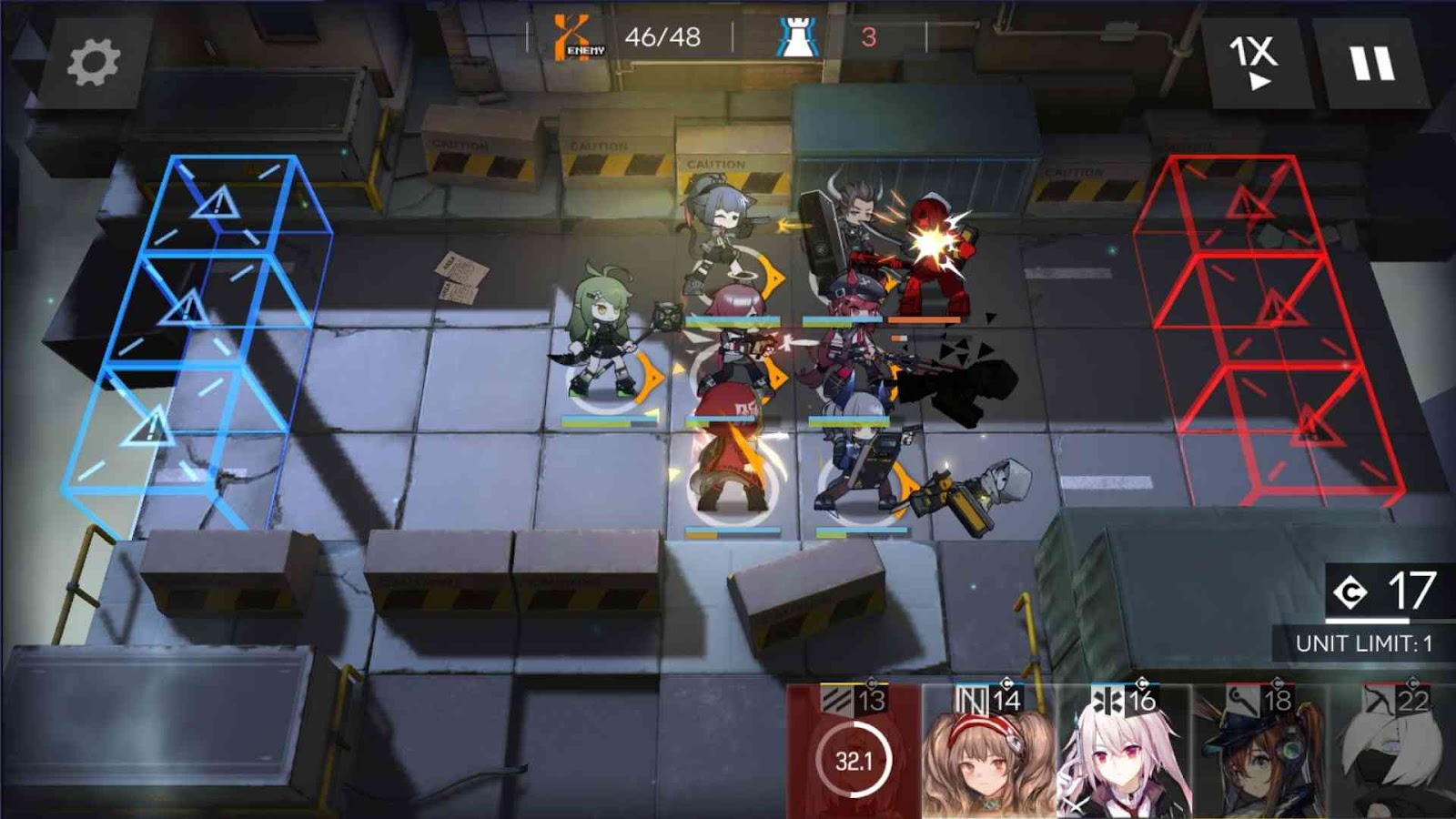The image size is (1456, 819).
Task: Pause the battle
Action: (1371, 64)
